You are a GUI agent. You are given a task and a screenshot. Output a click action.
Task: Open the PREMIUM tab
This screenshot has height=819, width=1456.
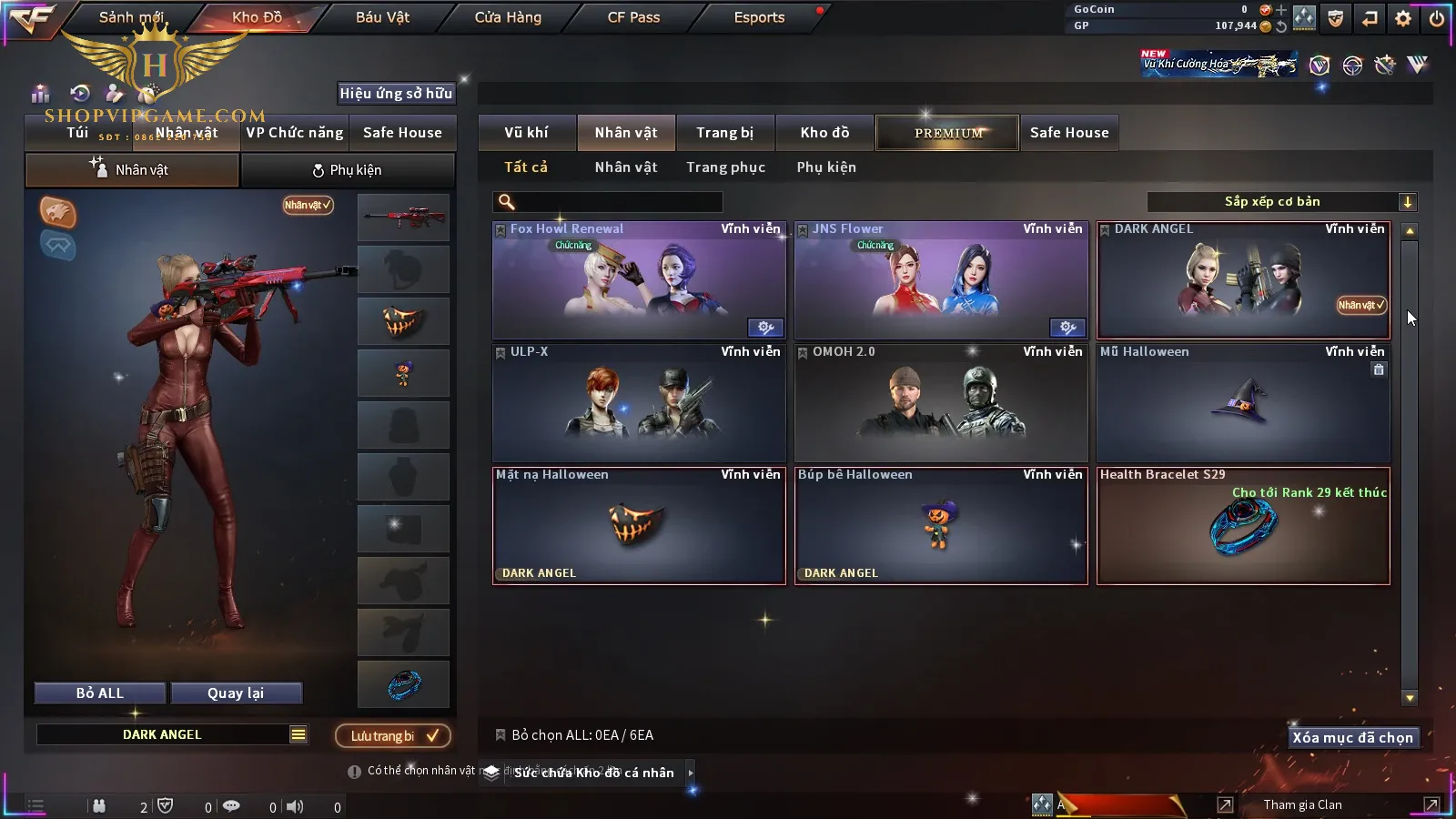[x=947, y=133]
